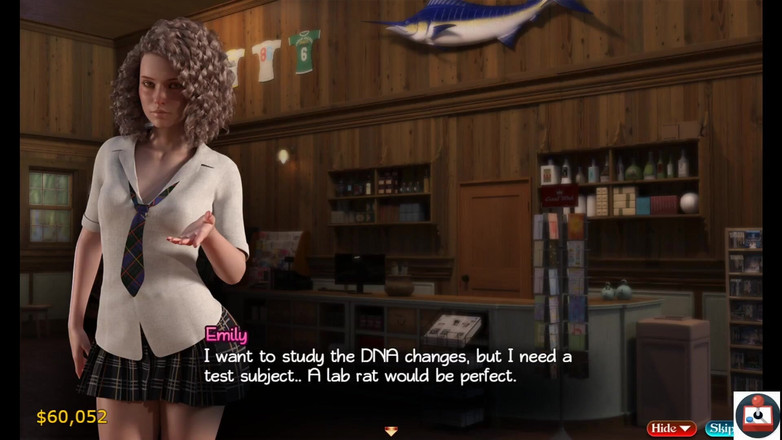Advance dialogue via the small down-arrow indicator
Viewport: 782px width, 440px height.
click(391, 430)
